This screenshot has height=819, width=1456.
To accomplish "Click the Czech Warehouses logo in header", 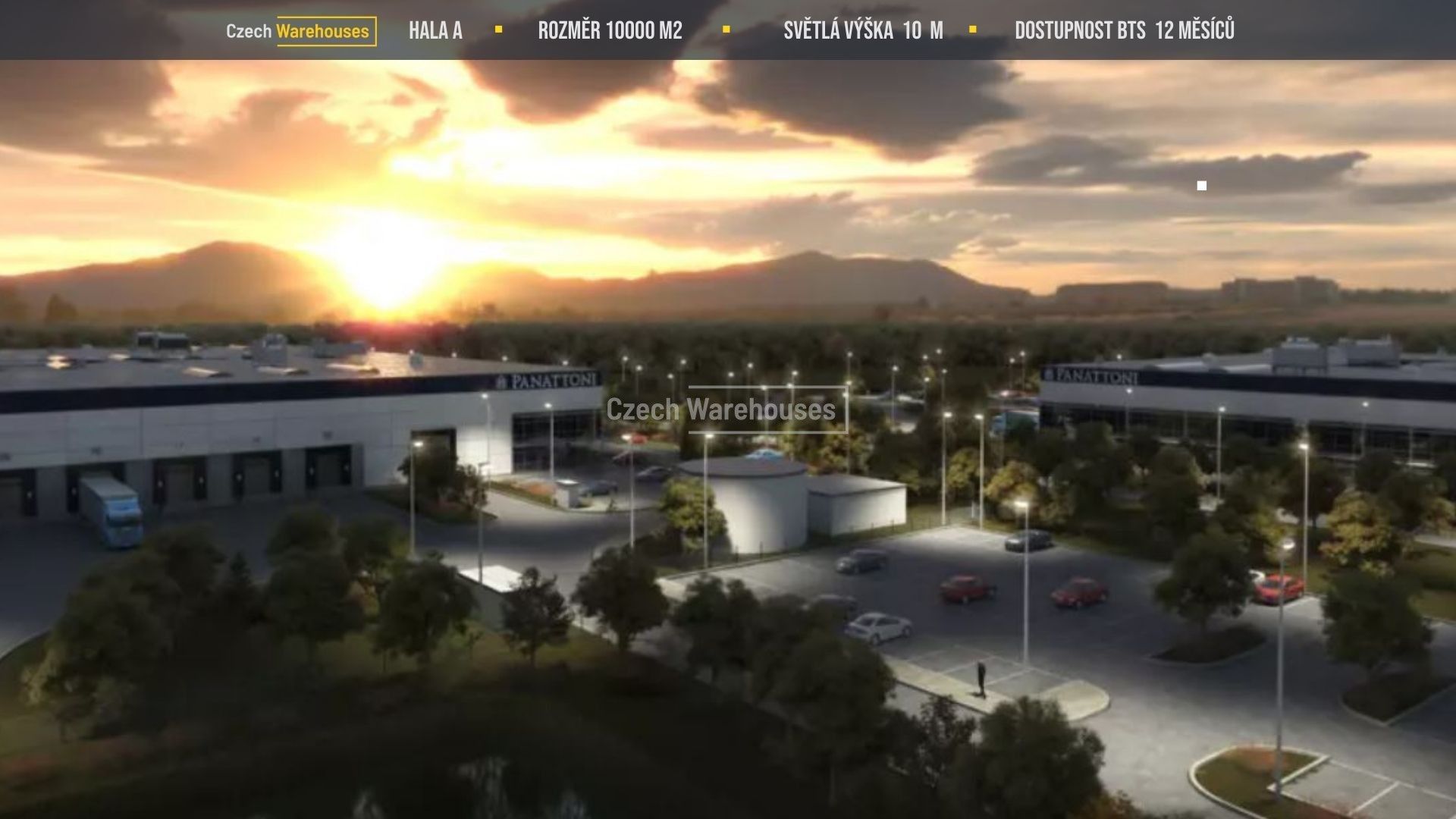I will [x=300, y=31].
